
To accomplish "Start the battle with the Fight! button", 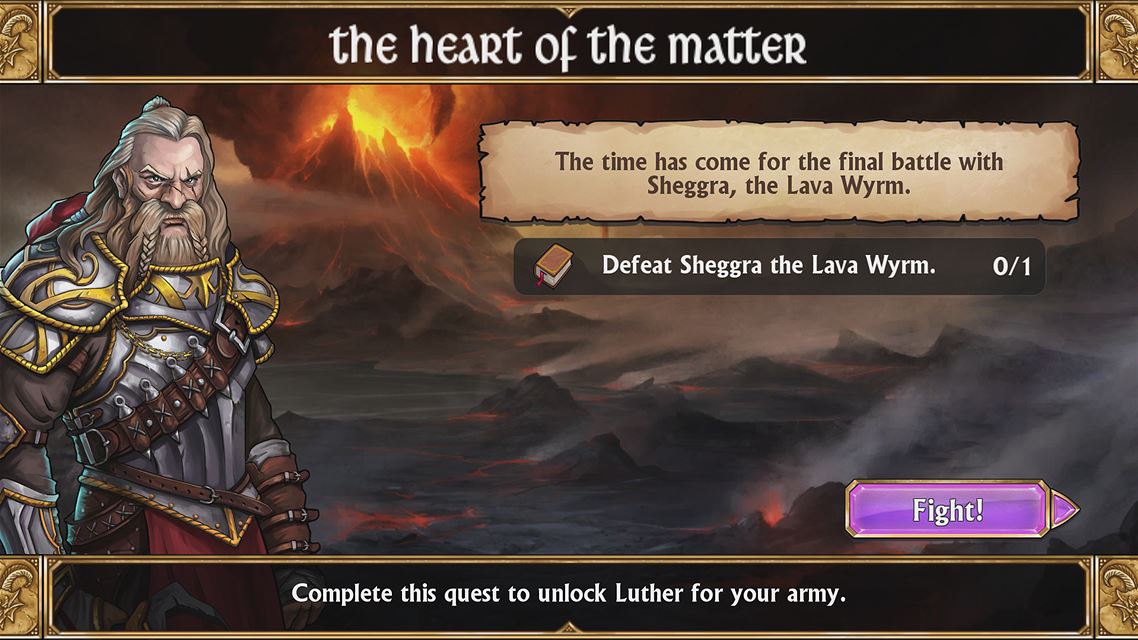I will [948, 510].
